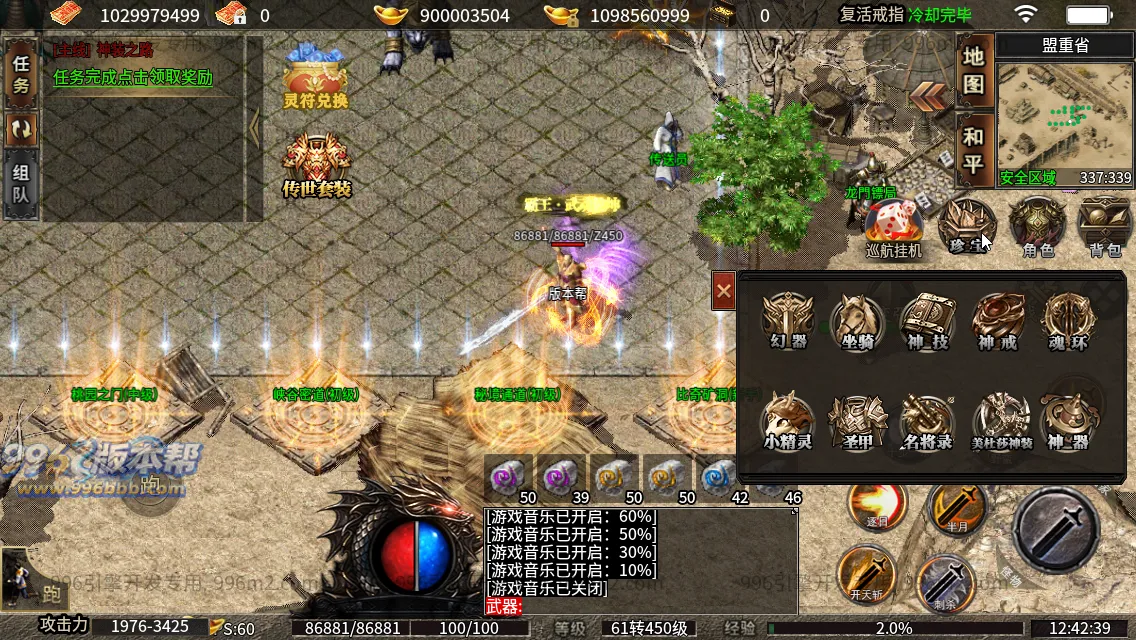Open the 坐骑 mount menu
This screenshot has width=1136, height=640.
point(857,320)
